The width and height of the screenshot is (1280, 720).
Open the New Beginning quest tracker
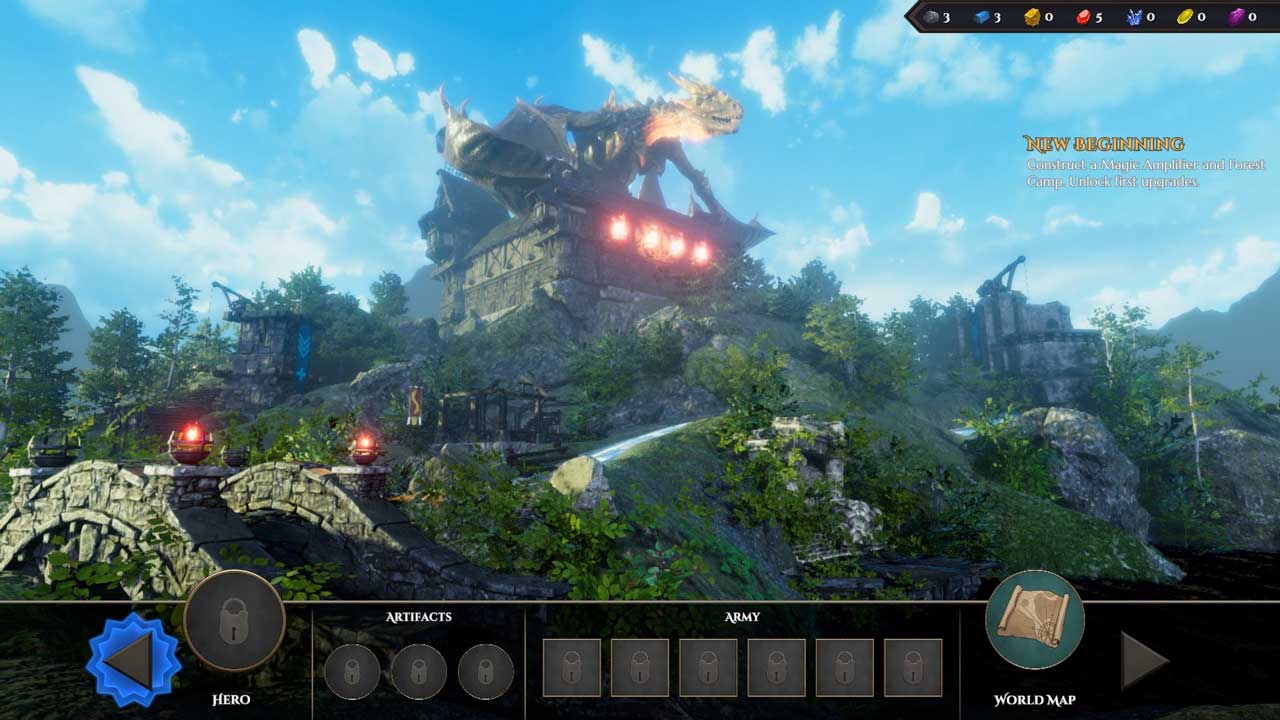point(1103,144)
